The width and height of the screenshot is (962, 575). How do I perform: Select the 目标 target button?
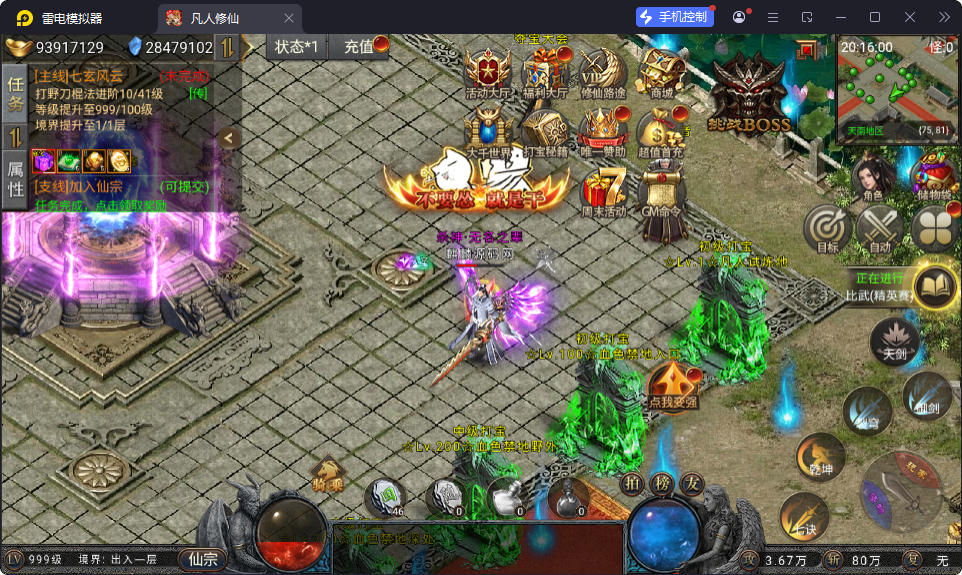tap(828, 229)
